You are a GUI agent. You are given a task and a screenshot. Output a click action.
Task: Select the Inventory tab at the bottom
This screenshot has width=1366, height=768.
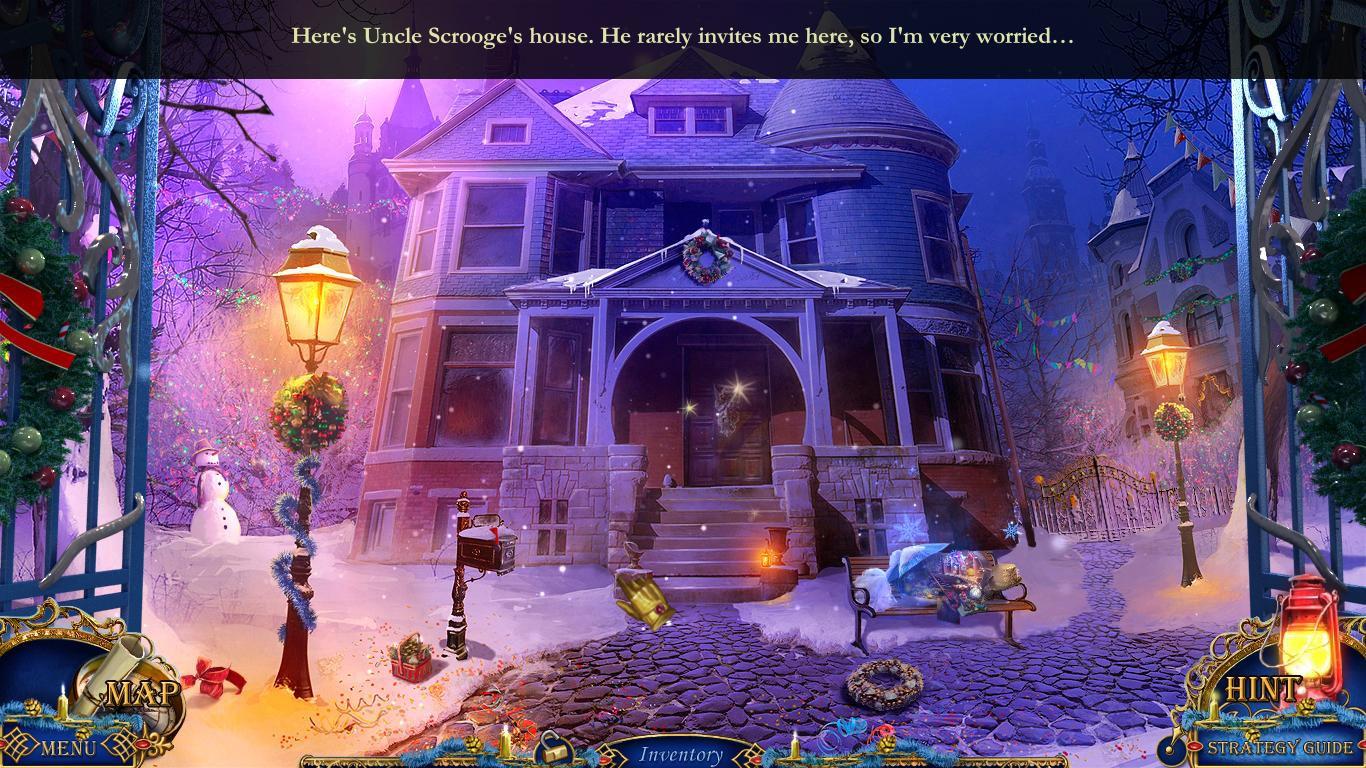683,755
